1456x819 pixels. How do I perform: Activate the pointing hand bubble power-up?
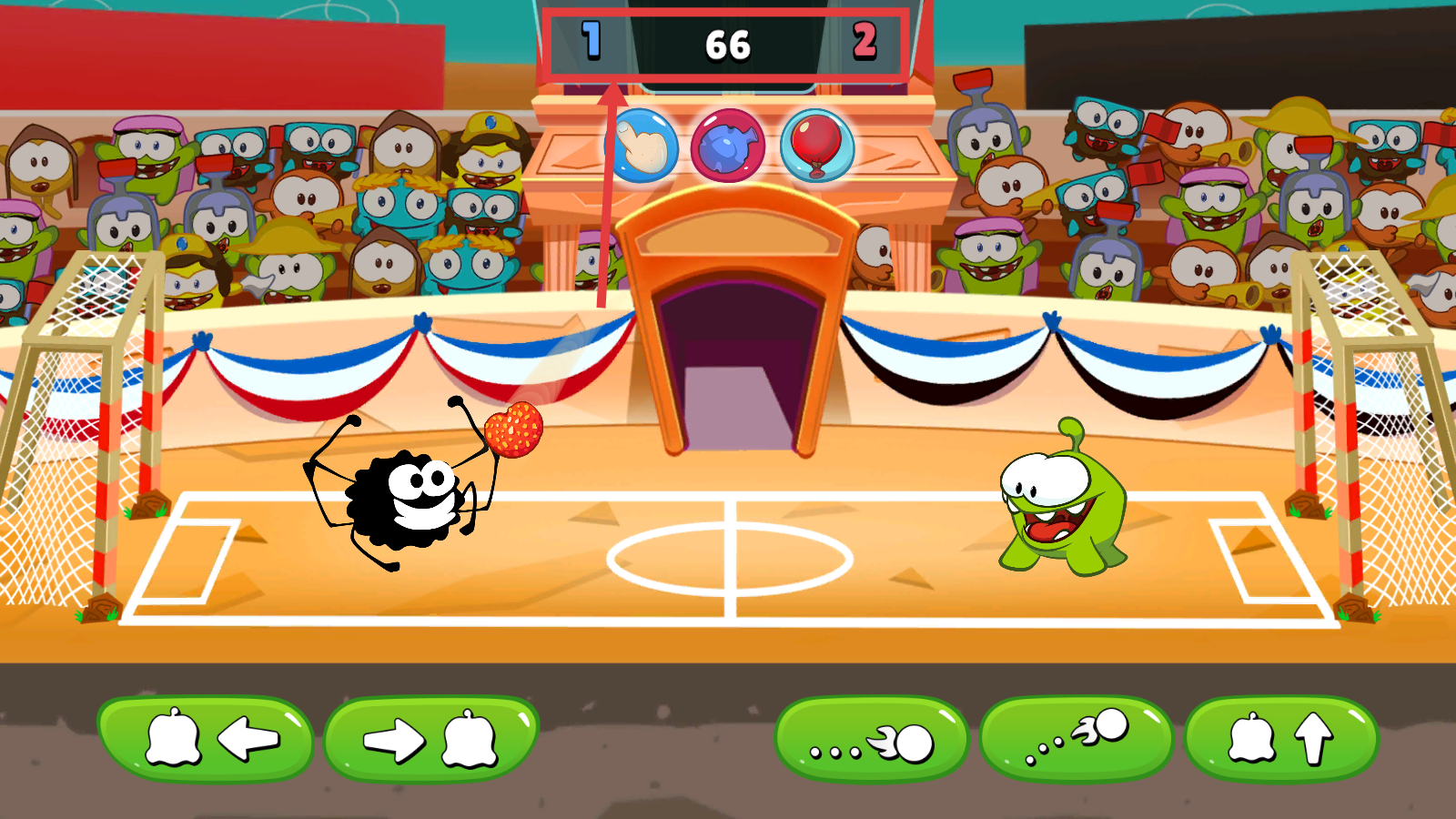pyautogui.click(x=643, y=146)
